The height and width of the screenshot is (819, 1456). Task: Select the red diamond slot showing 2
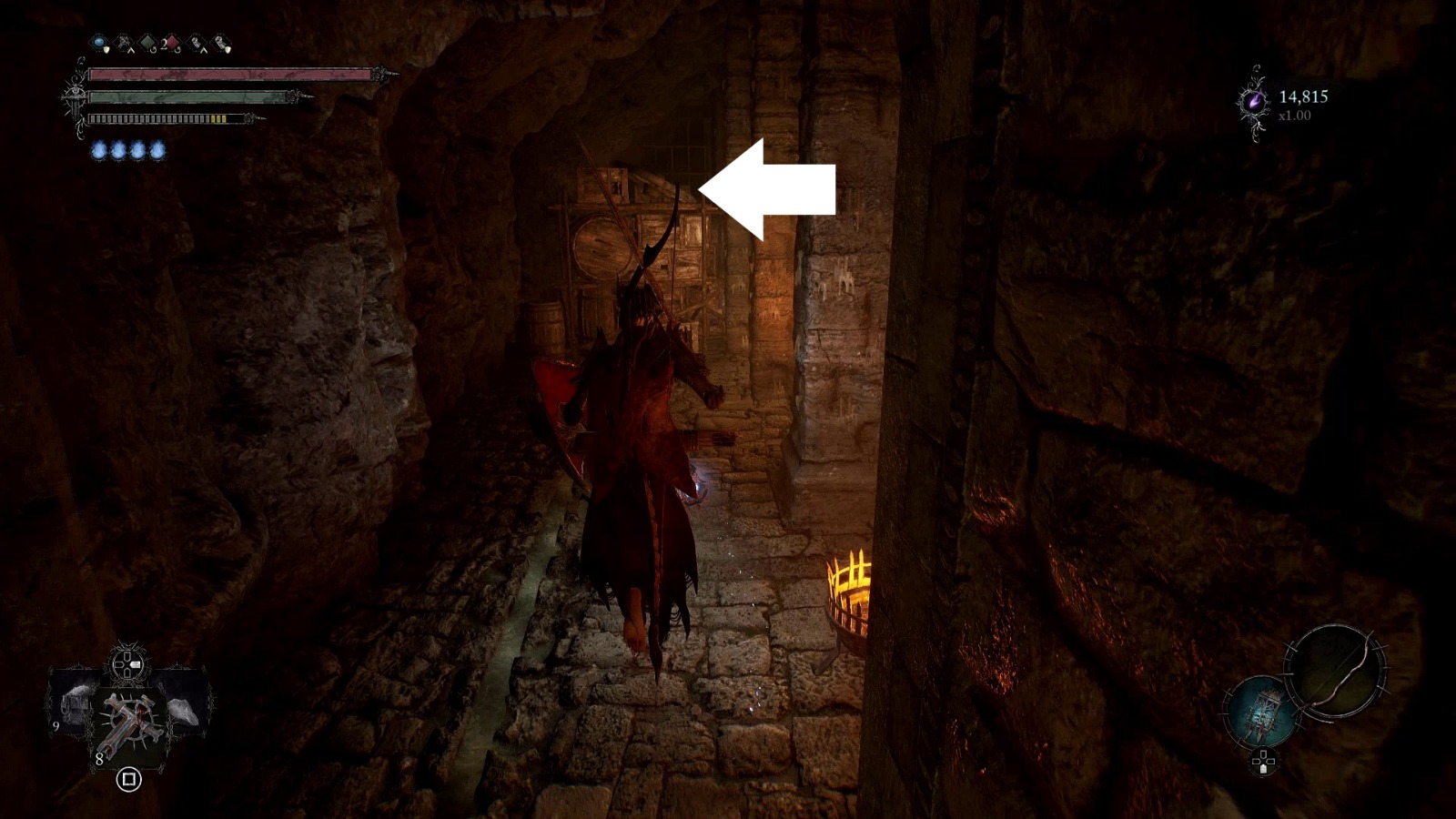171,42
